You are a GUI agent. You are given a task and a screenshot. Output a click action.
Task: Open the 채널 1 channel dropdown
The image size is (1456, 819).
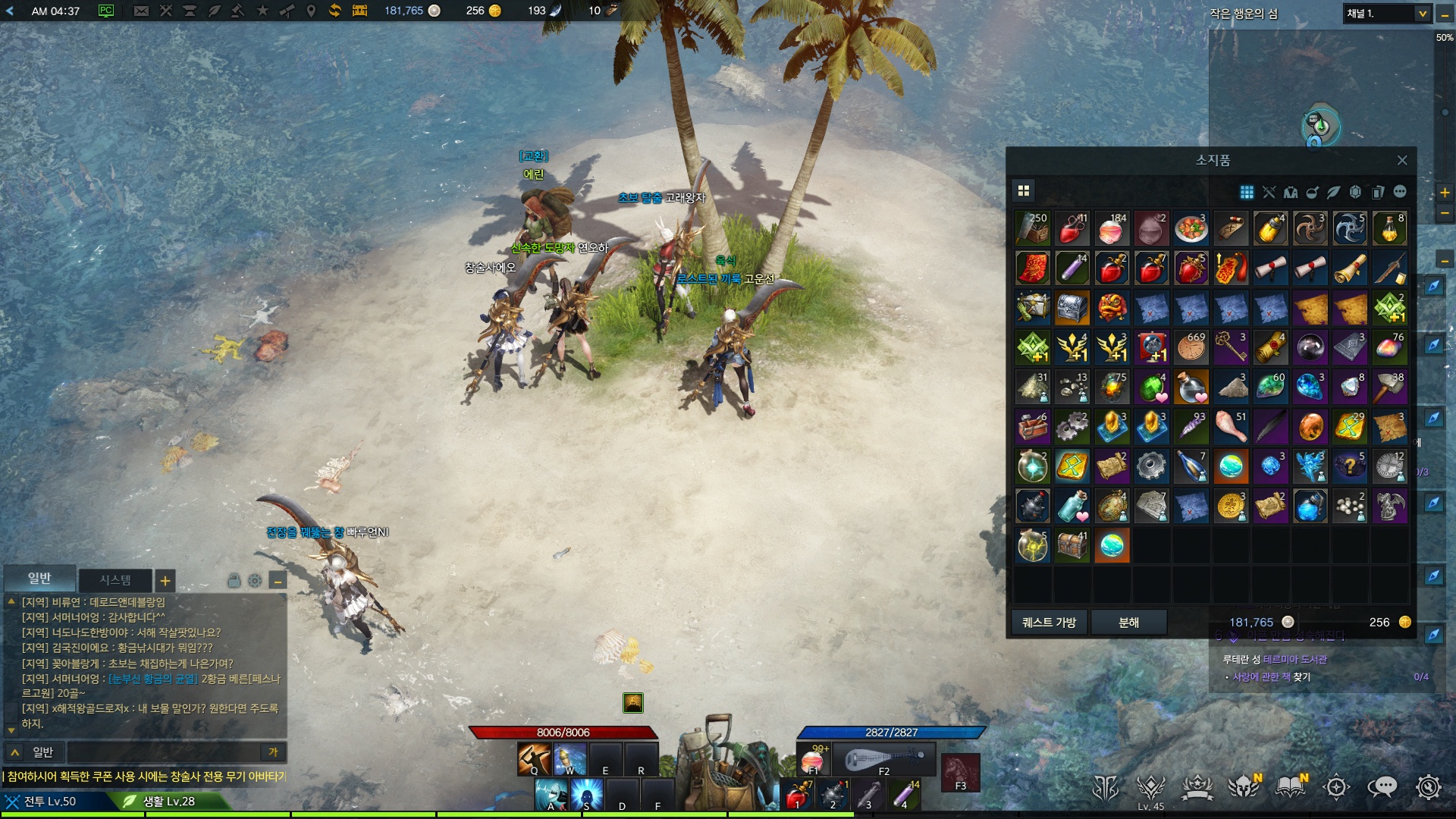pos(1422,13)
